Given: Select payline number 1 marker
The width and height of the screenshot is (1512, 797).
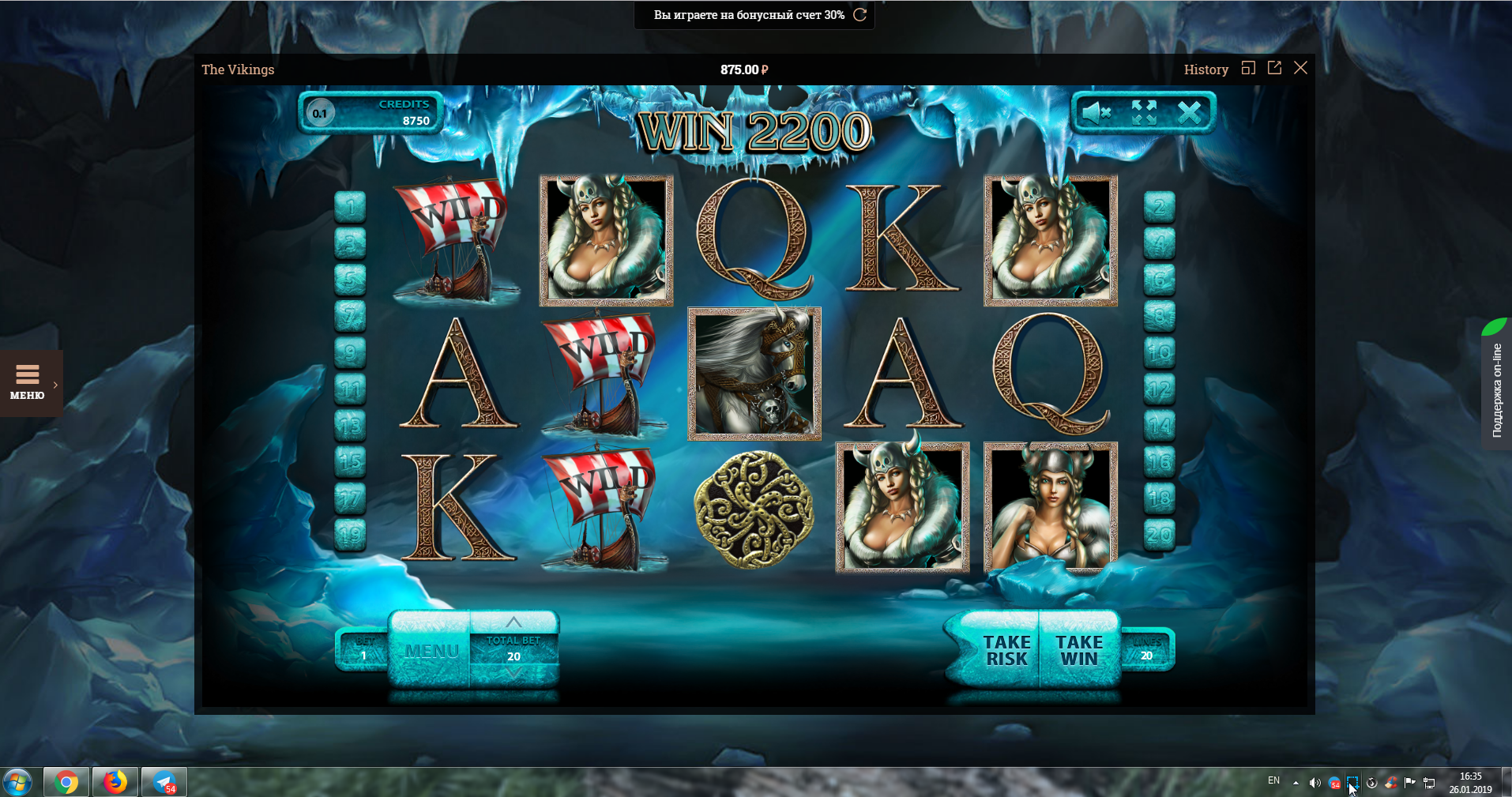Looking at the screenshot, I should (x=350, y=208).
